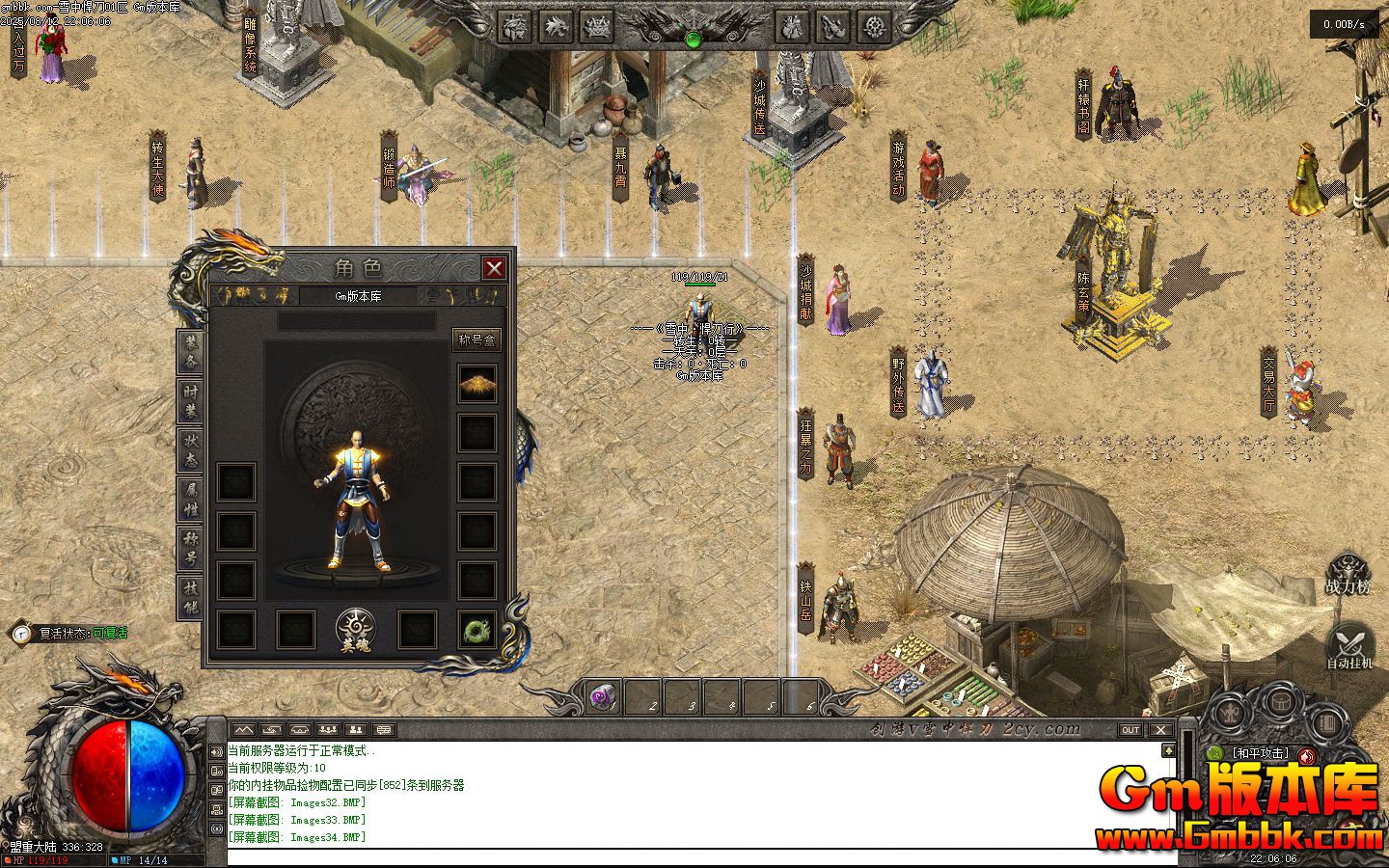Close the 角色 character window

coord(494,268)
